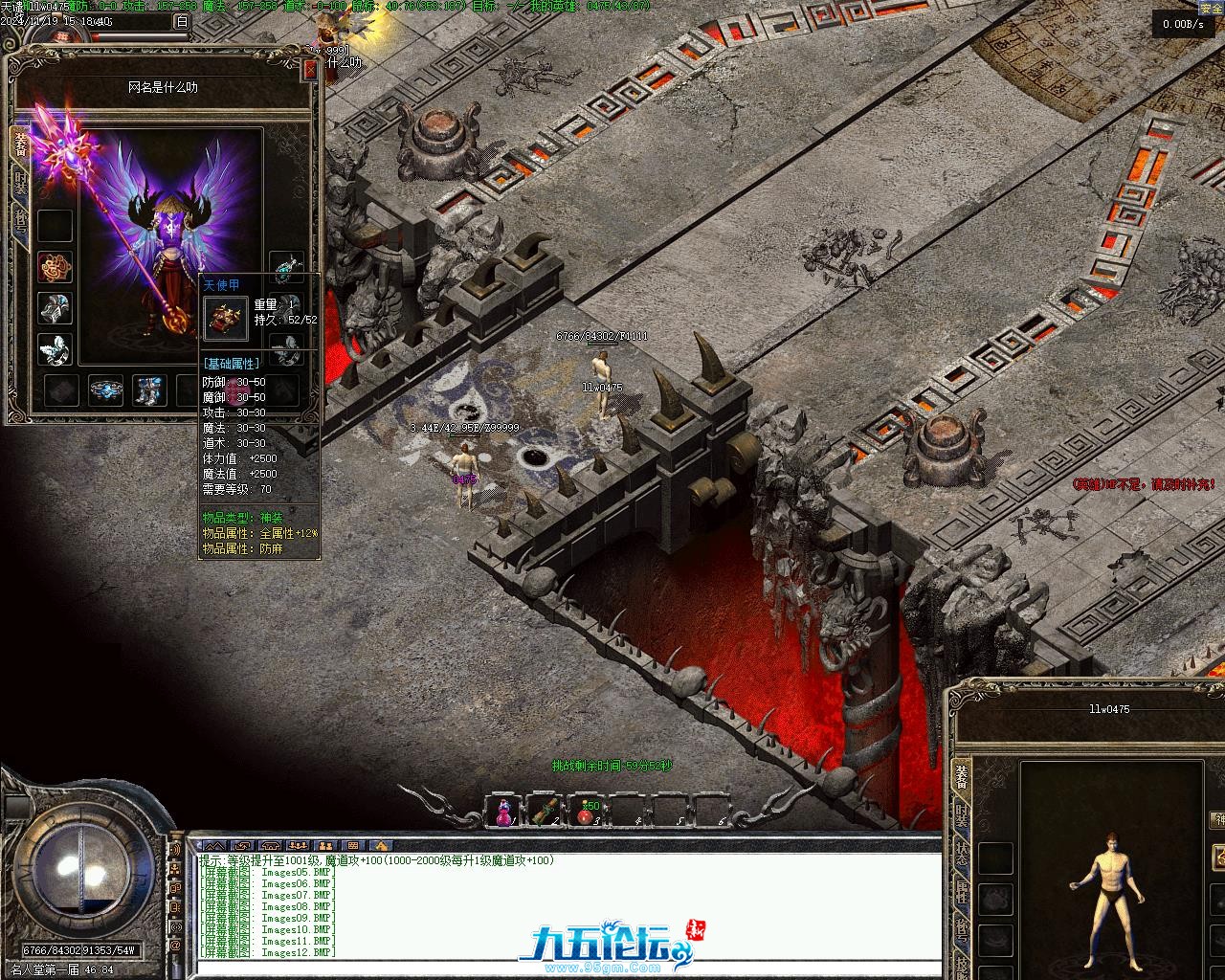Image resolution: width=1225 pixels, height=980 pixels.
Task: Inspect the blue gem necklace slot
Action: [286, 269]
